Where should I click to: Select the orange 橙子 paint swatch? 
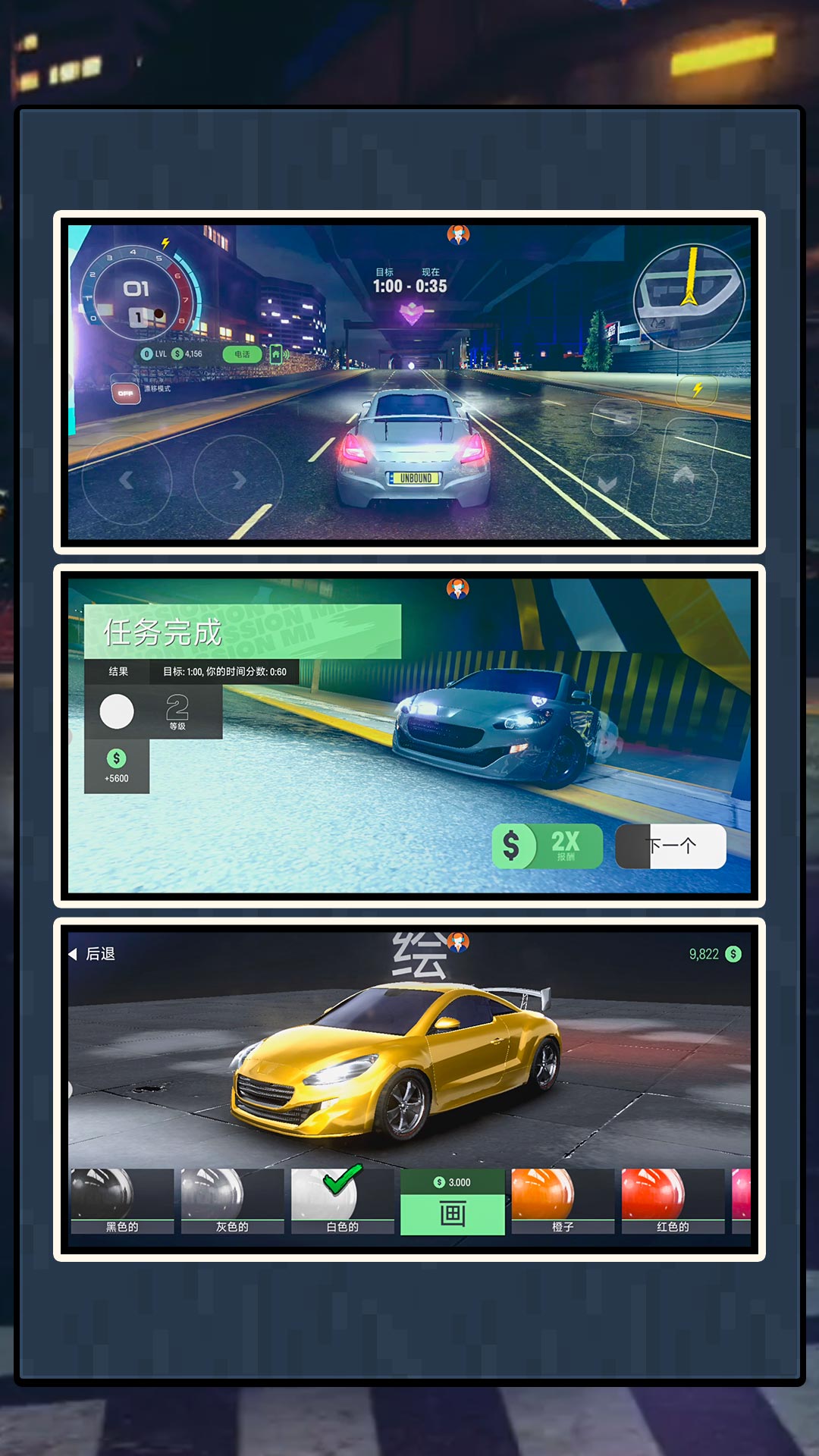(x=563, y=1200)
